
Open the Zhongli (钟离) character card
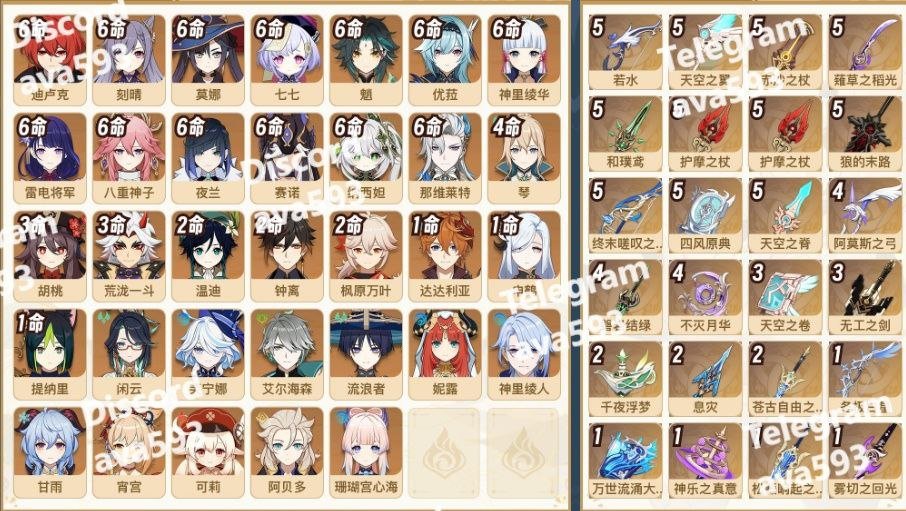click(x=287, y=252)
